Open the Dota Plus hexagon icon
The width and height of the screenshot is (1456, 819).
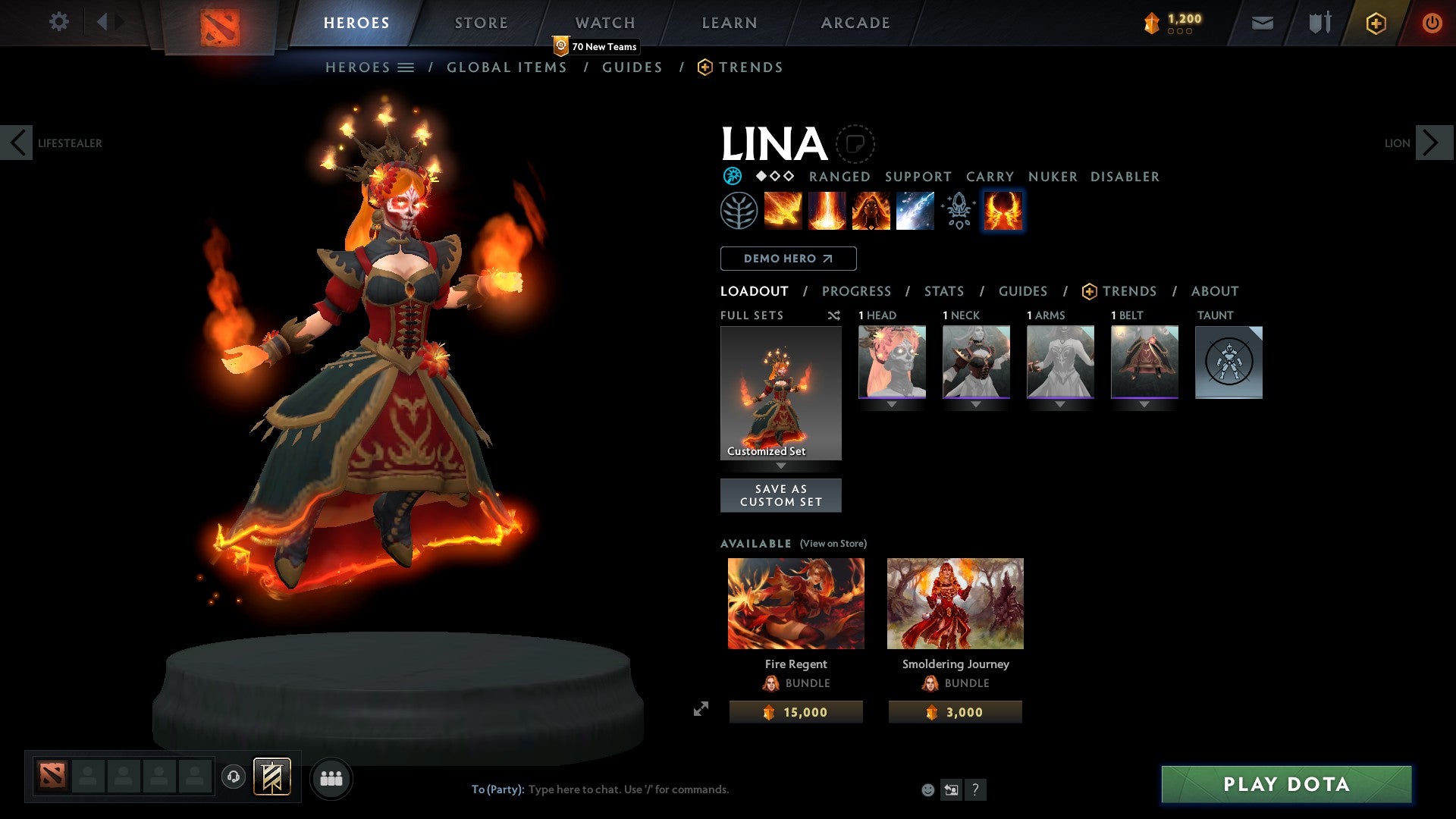click(x=1374, y=23)
